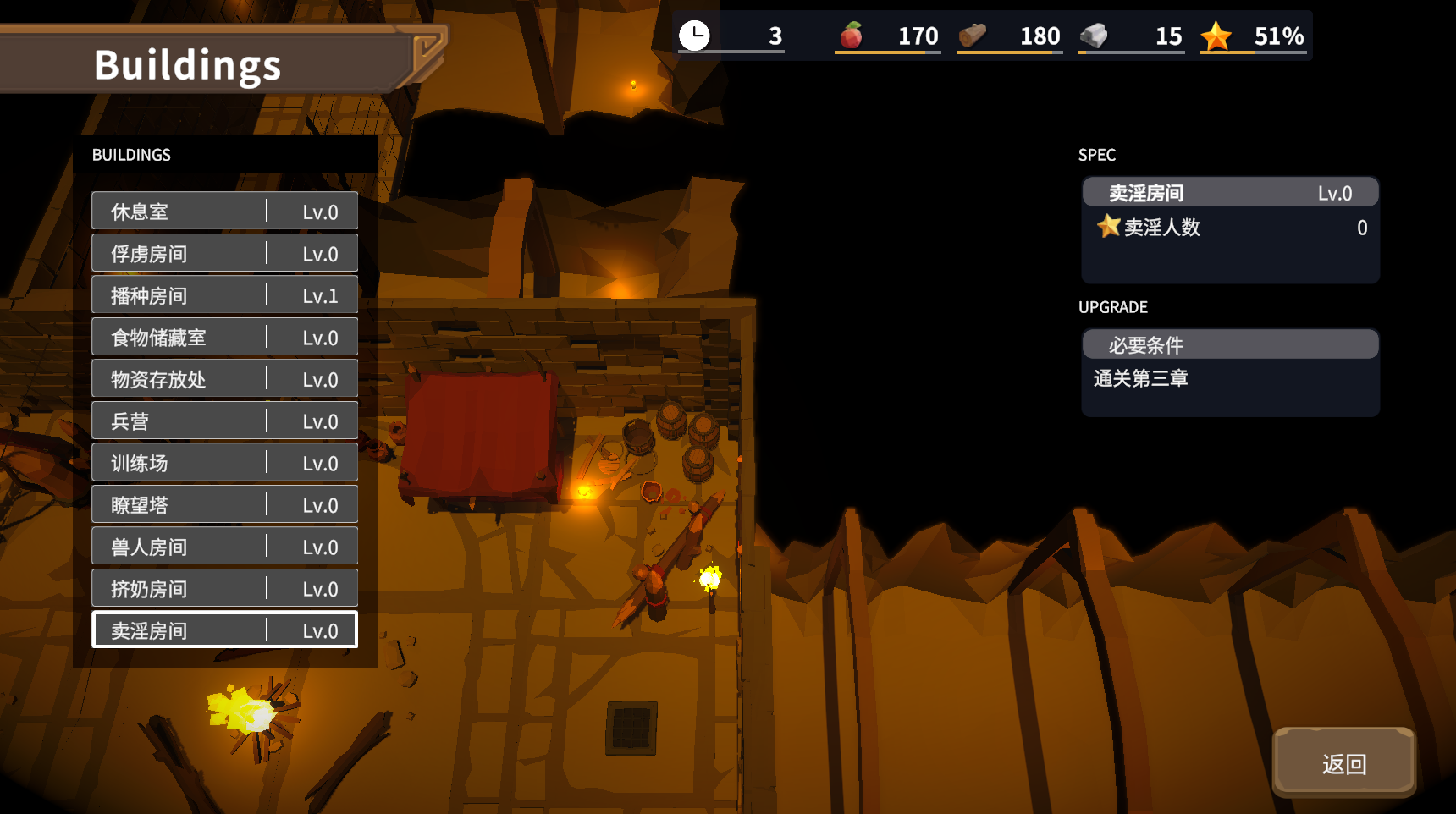Select the 挤奶房间 building row
The image size is (1456, 814).
[x=224, y=589]
